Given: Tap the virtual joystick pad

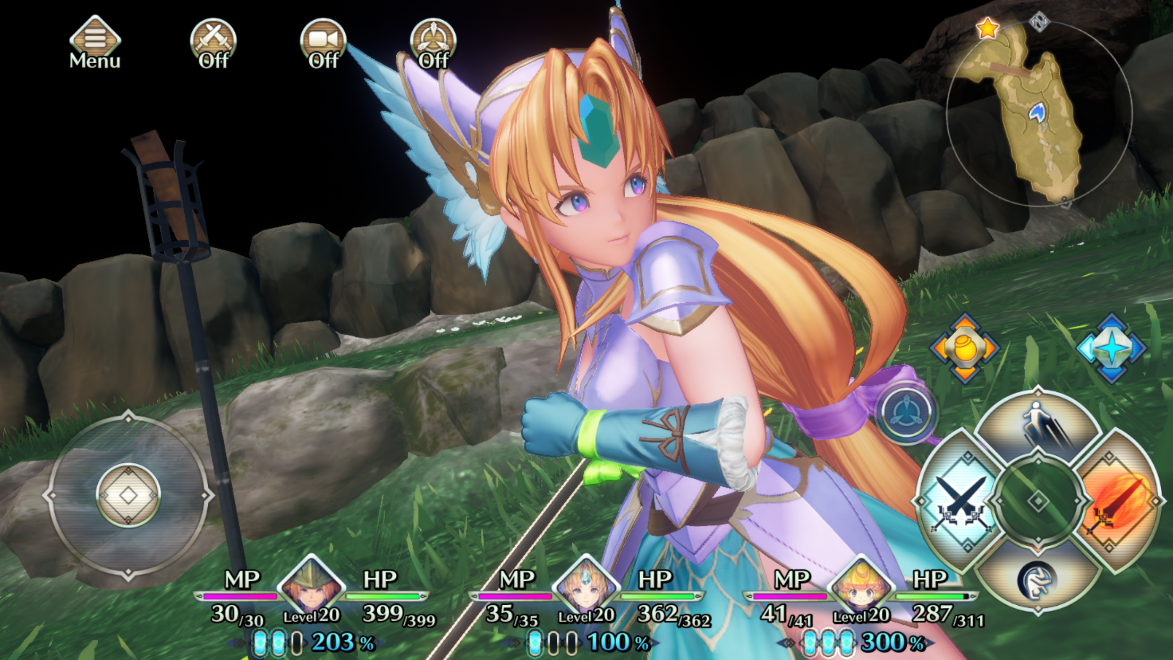Looking at the screenshot, I should pos(128,495).
